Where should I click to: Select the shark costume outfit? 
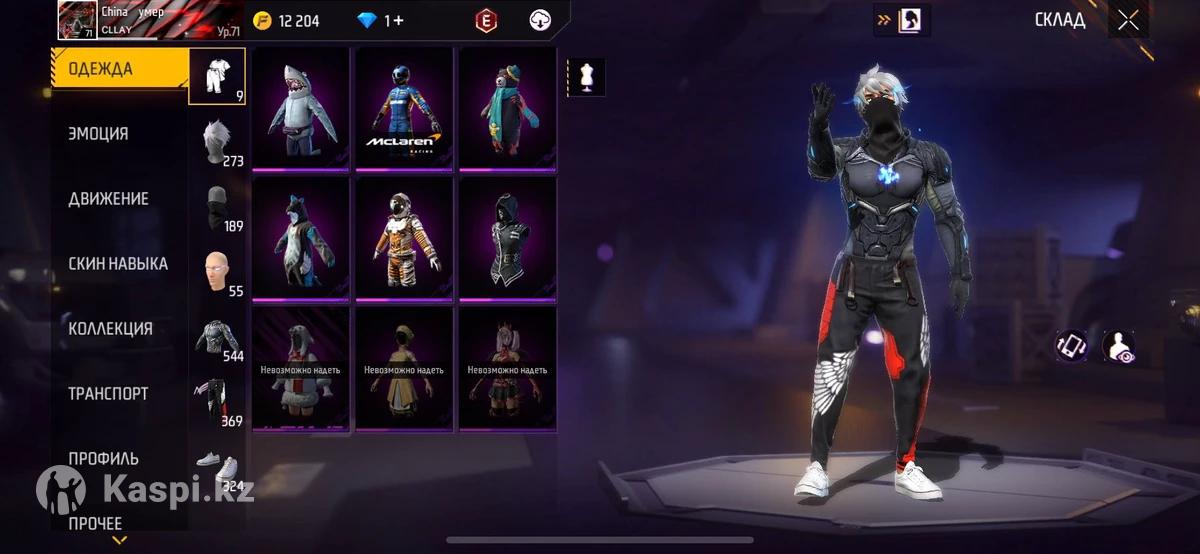pyautogui.click(x=301, y=108)
